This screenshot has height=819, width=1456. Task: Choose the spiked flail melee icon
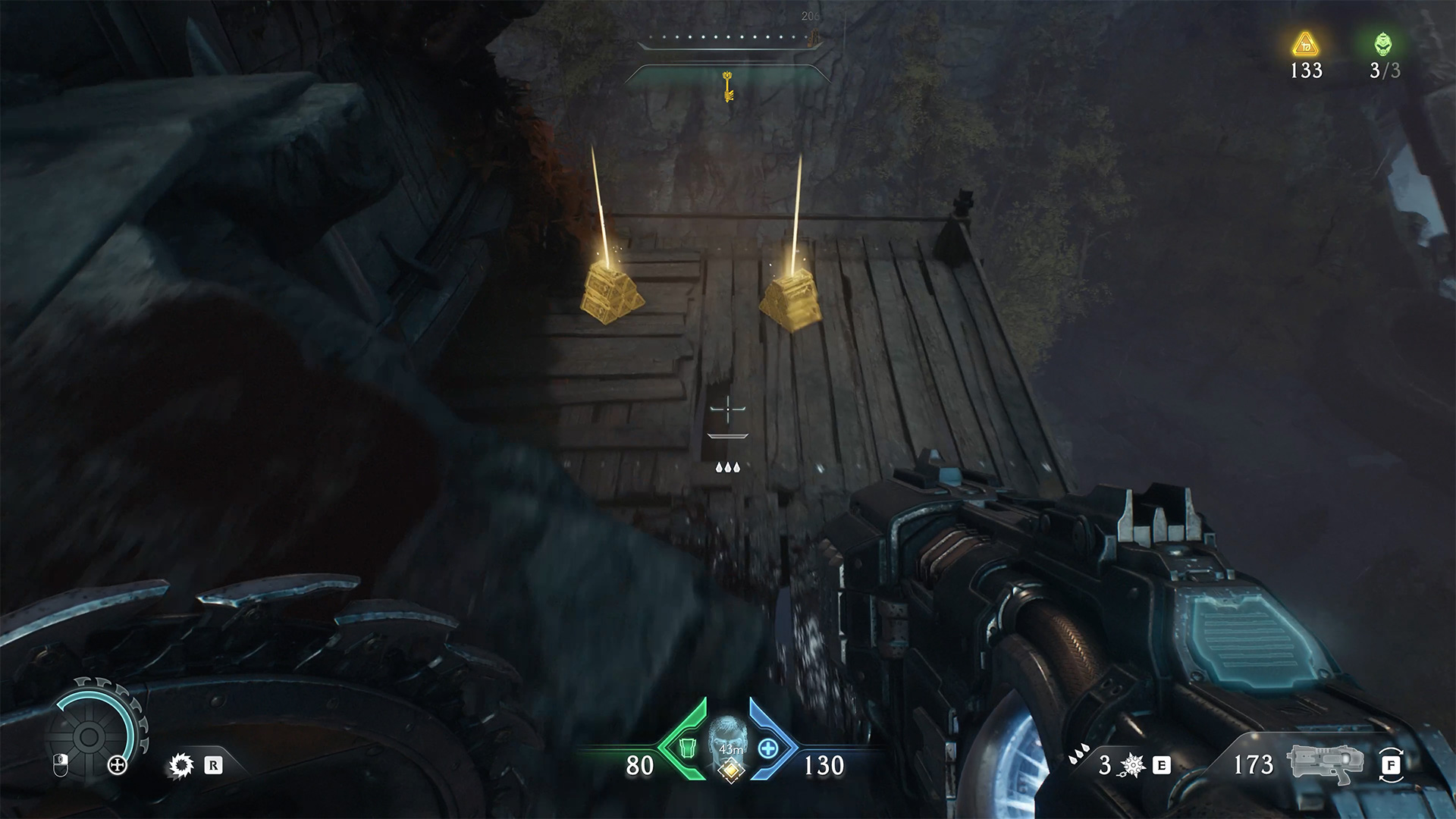click(x=1132, y=766)
